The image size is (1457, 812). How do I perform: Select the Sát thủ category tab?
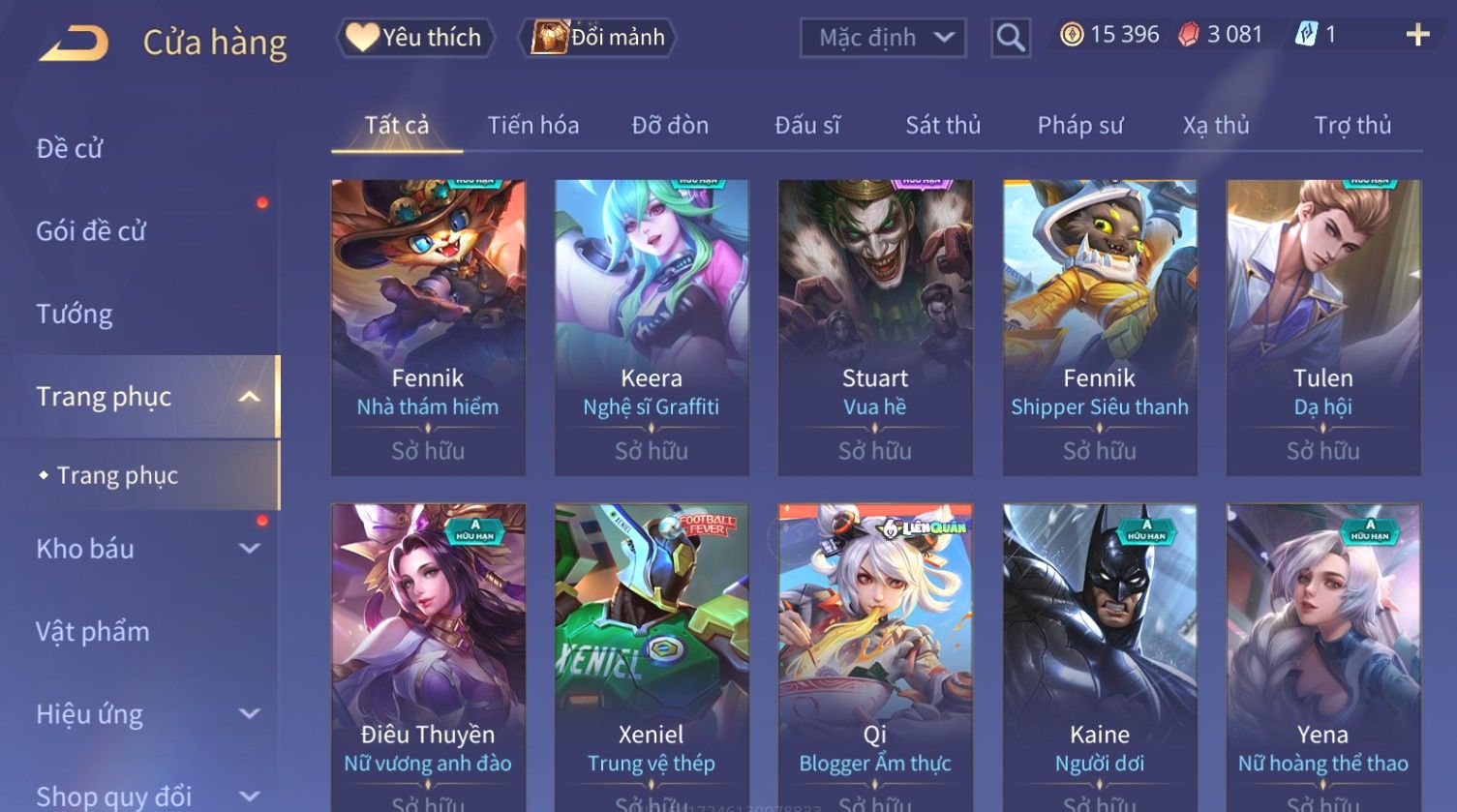(x=943, y=125)
